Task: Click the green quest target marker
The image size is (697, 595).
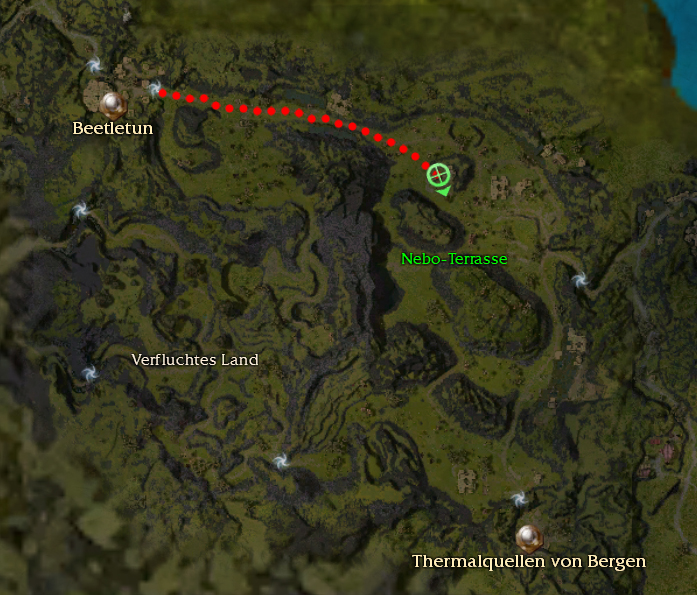Action: 437,175
